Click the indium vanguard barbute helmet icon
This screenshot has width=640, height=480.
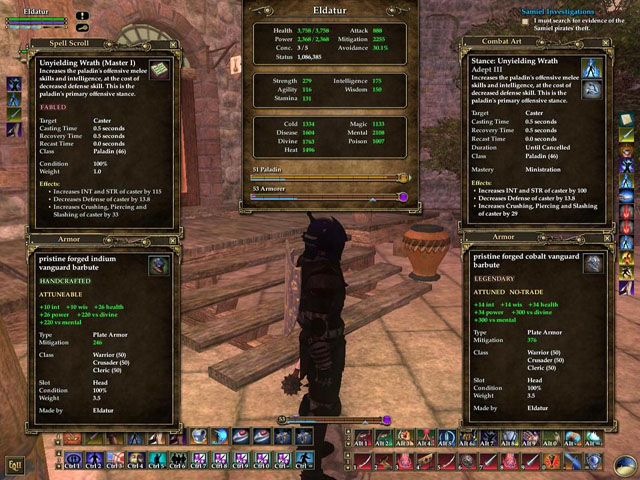(x=158, y=265)
